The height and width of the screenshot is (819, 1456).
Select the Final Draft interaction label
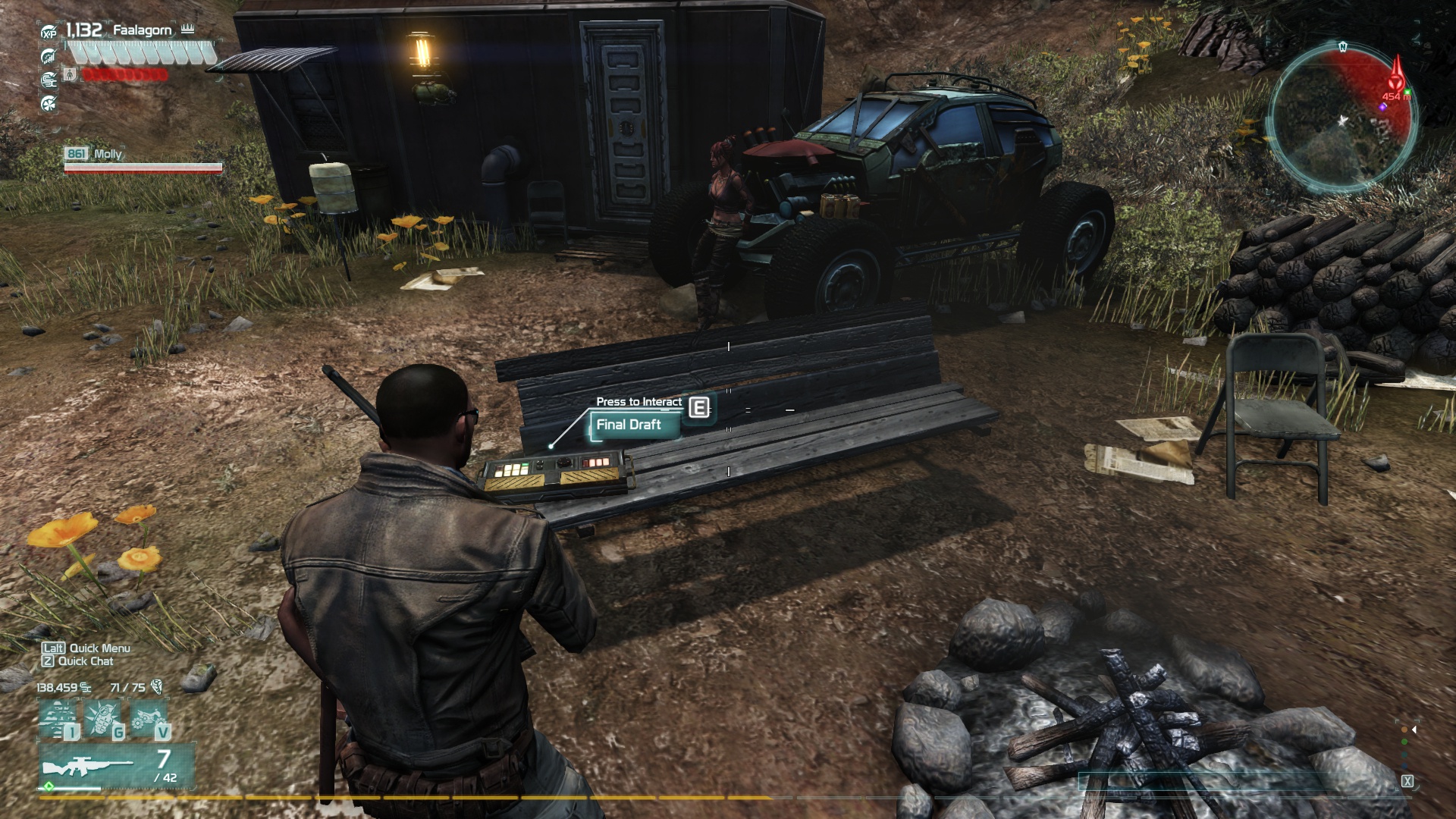coord(629,425)
